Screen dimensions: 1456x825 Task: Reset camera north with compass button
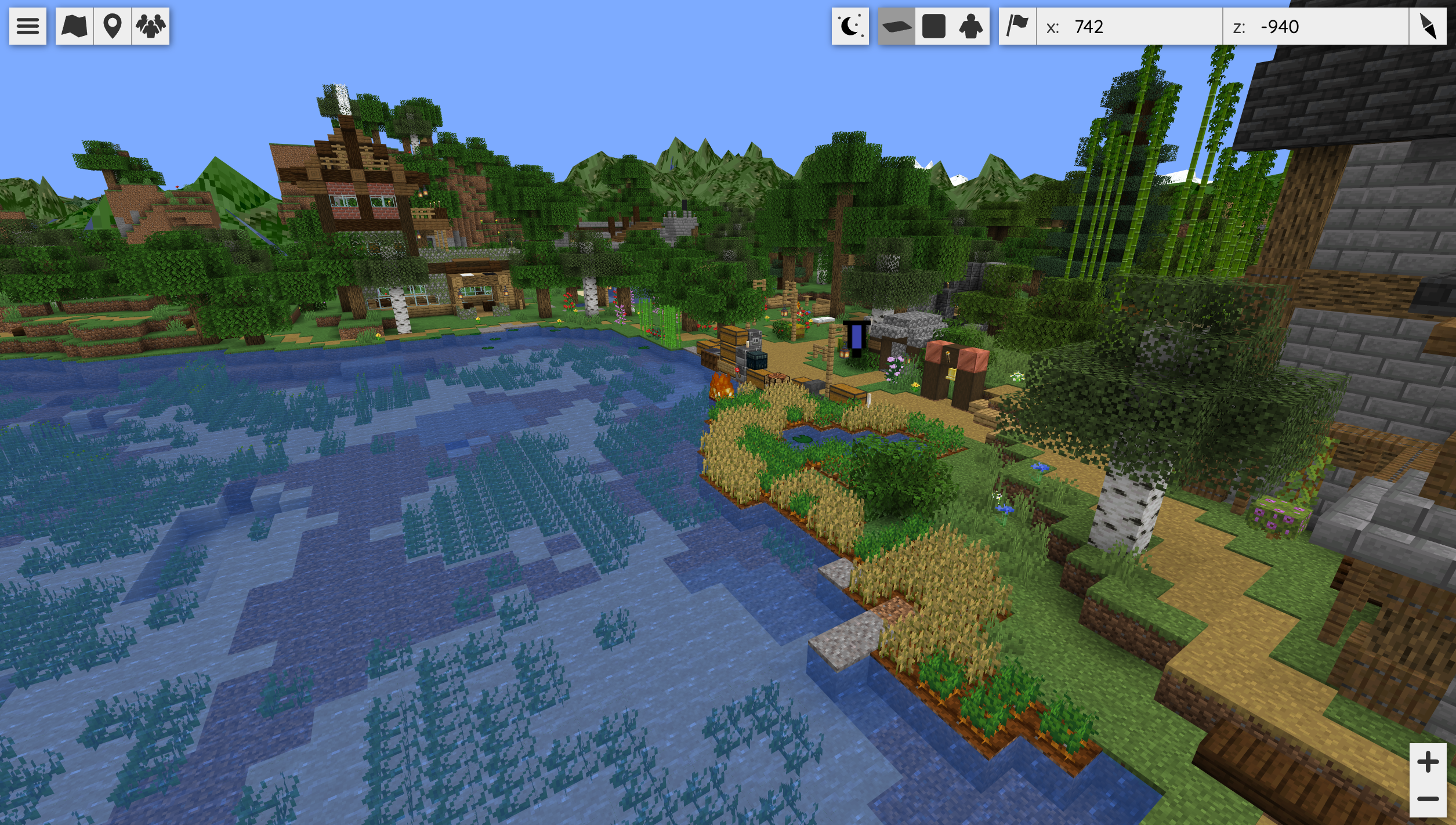coord(1428,26)
